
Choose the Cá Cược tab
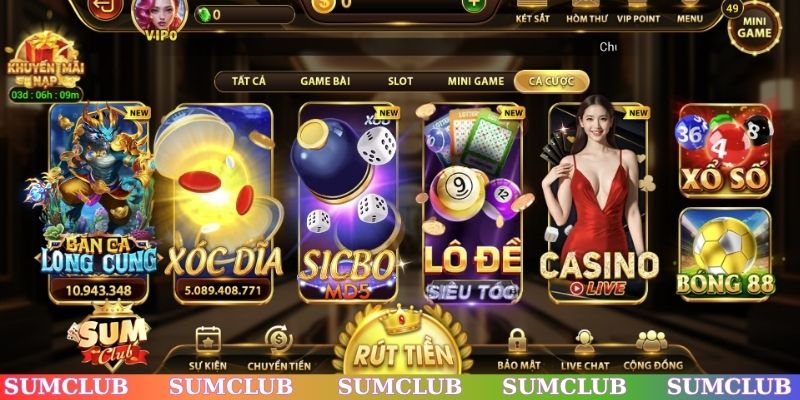click(550, 81)
